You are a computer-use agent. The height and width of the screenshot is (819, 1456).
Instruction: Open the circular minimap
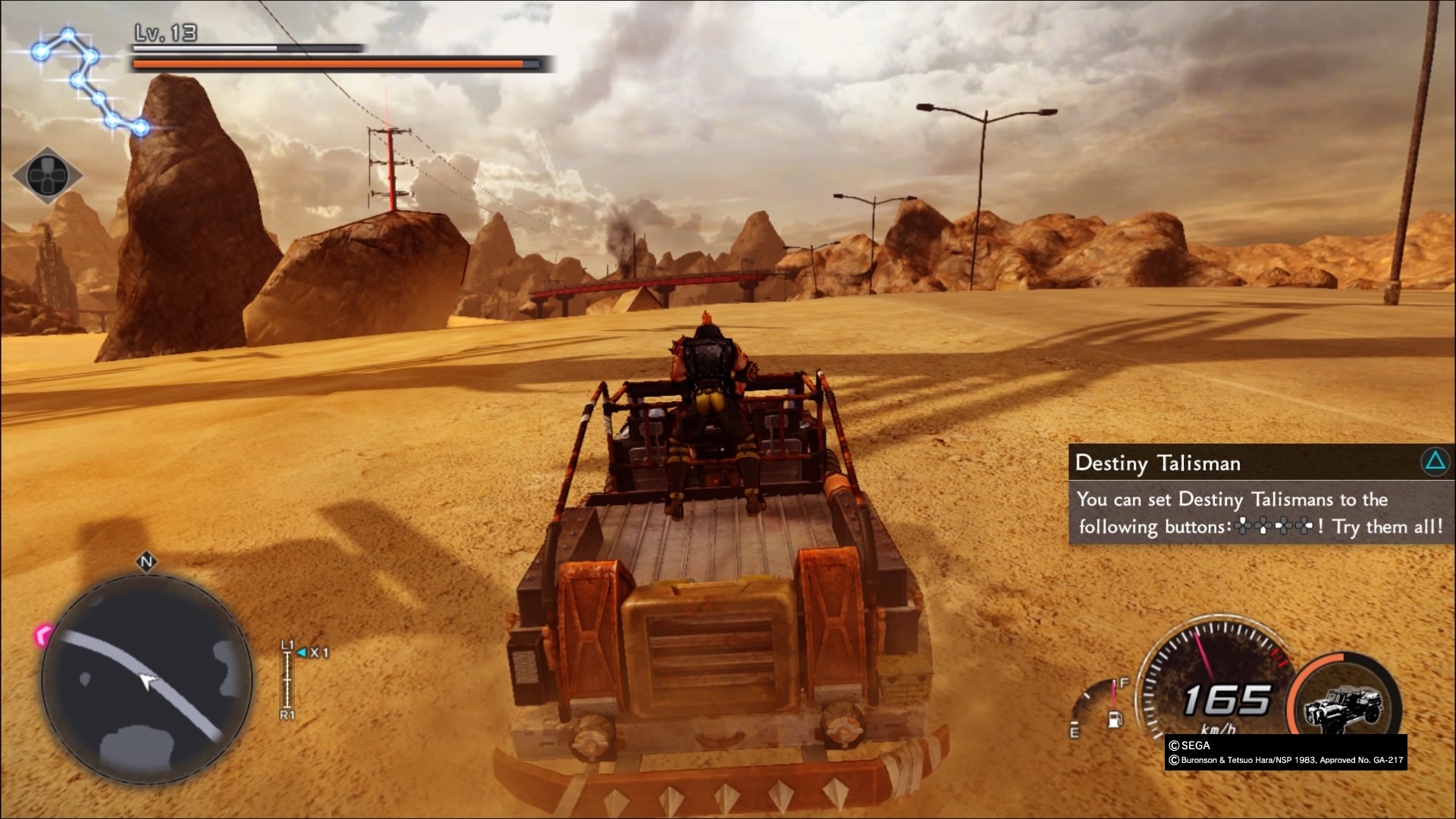[146, 679]
